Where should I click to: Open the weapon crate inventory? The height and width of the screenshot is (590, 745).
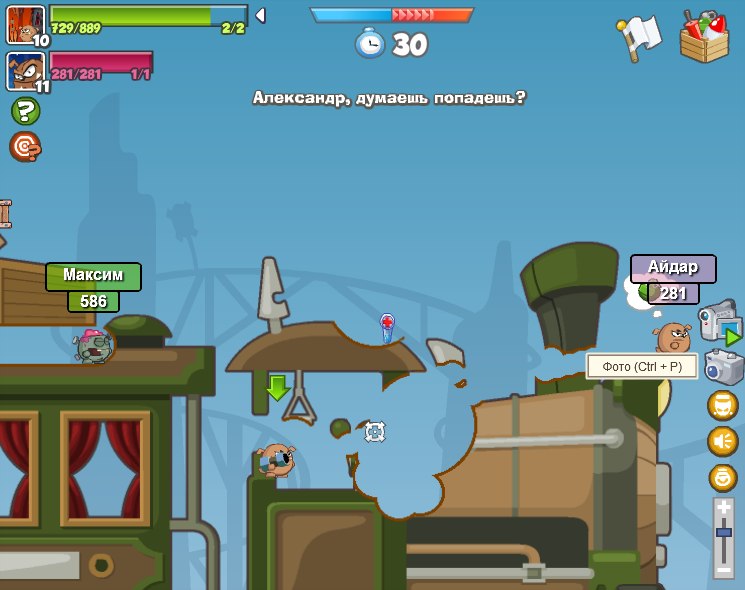(704, 37)
